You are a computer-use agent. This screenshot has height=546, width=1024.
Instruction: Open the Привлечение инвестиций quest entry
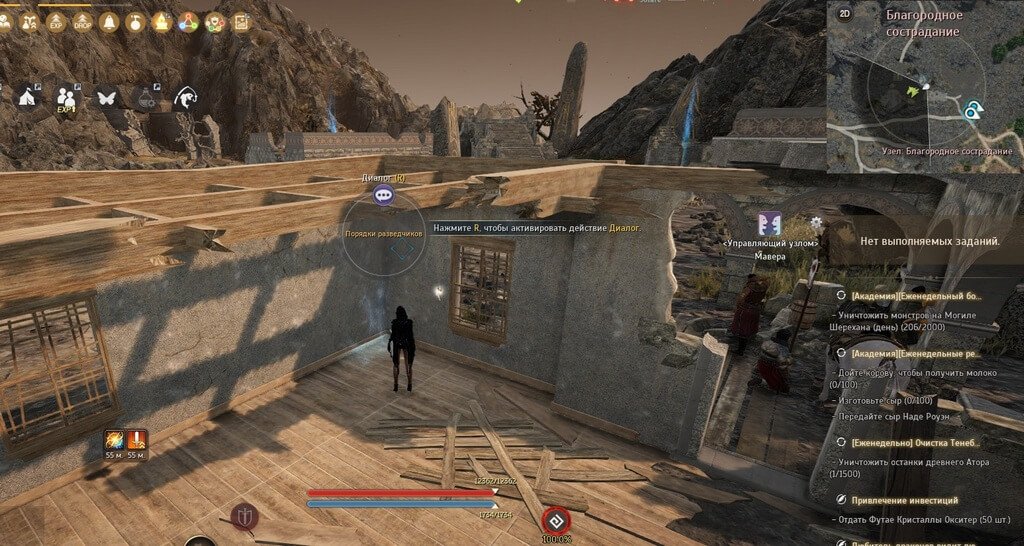point(905,499)
